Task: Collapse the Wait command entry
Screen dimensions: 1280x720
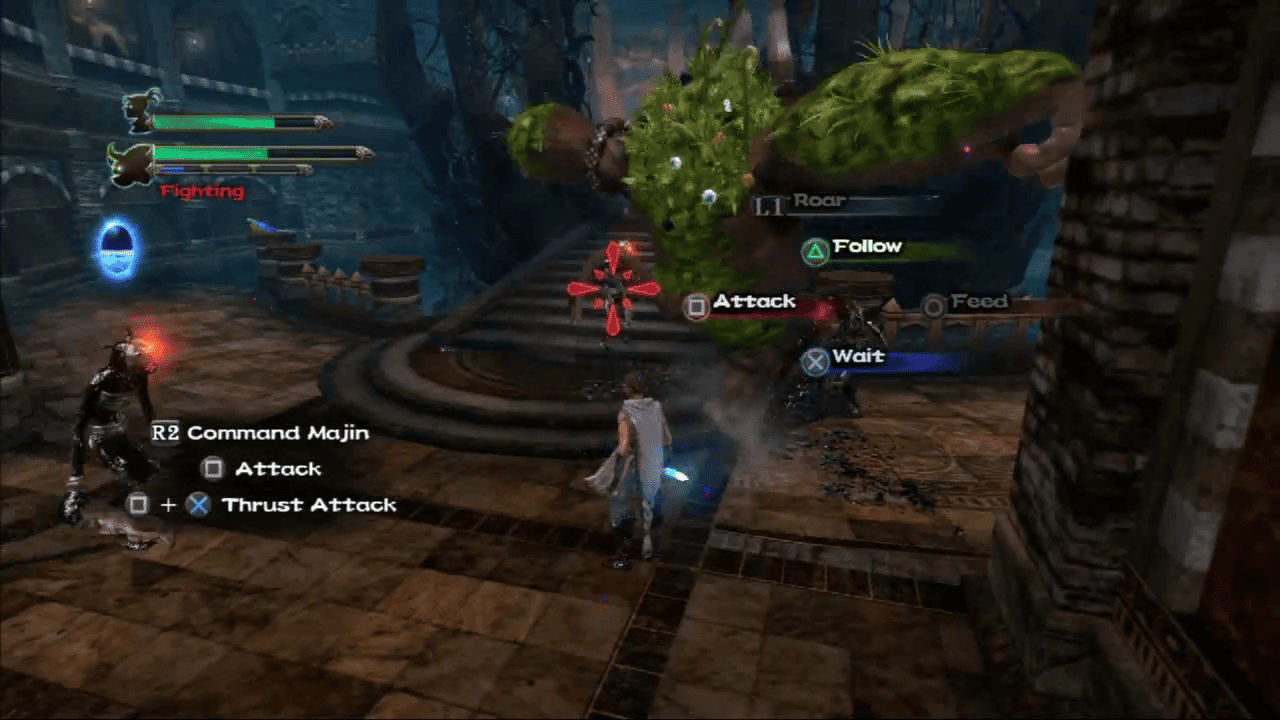Action: (860, 356)
